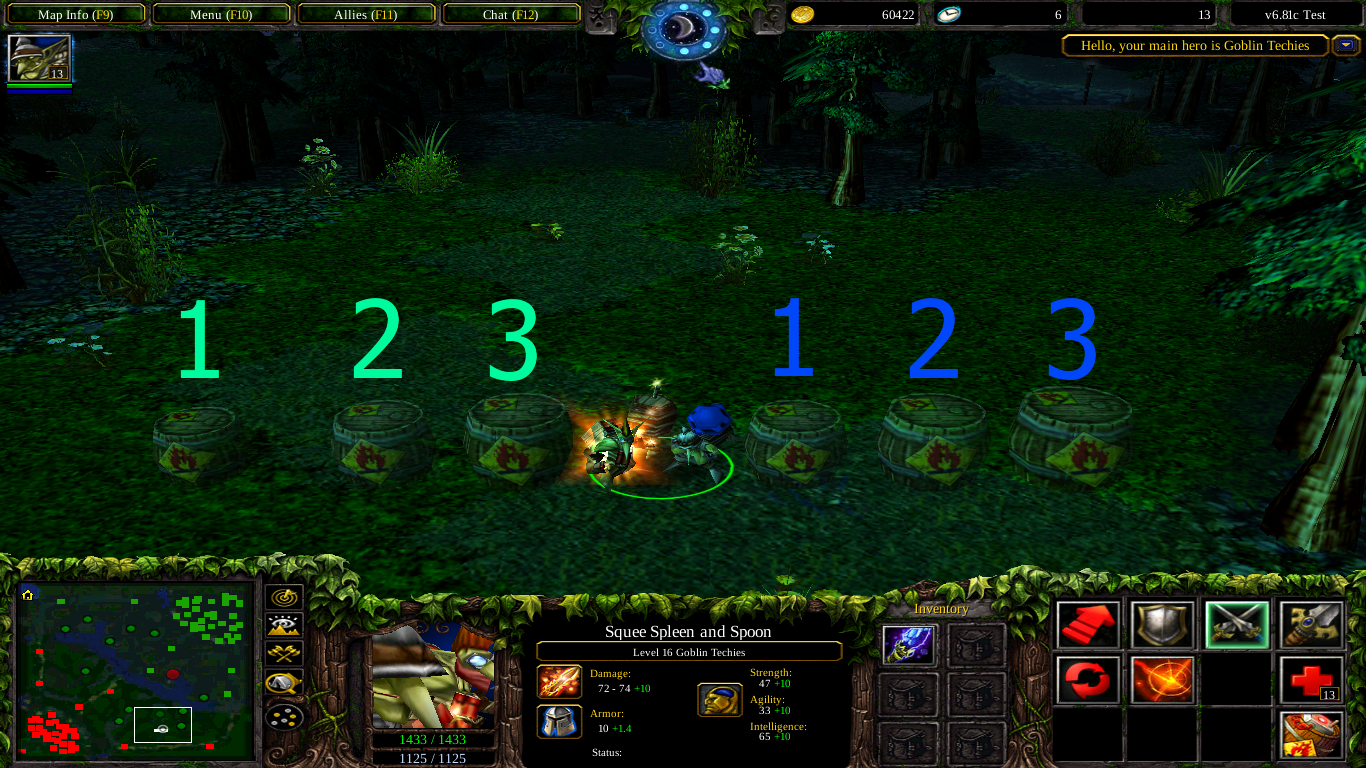The width and height of the screenshot is (1366, 768).
Task: Select the silver shield Defend command
Action: tap(1162, 624)
